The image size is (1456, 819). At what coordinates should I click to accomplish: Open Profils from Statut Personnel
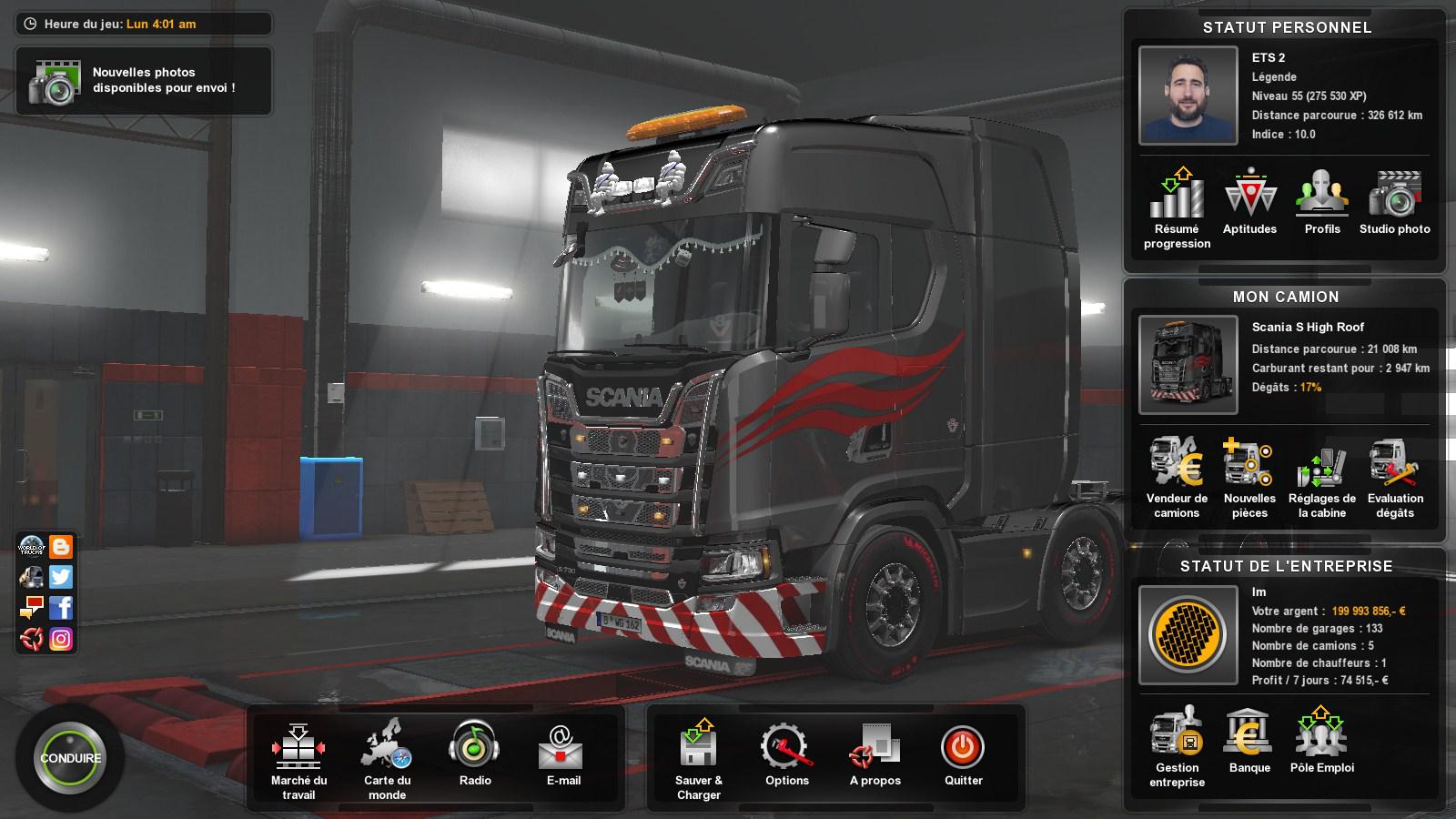point(1321,196)
